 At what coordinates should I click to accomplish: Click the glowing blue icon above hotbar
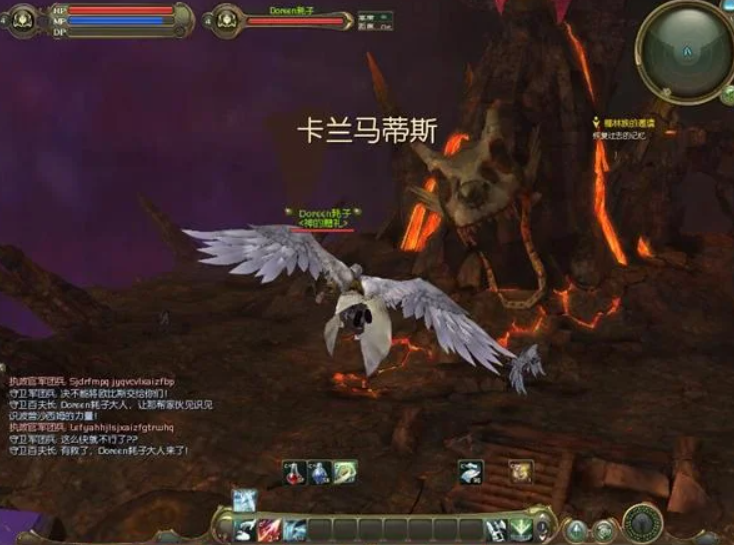coord(244,500)
